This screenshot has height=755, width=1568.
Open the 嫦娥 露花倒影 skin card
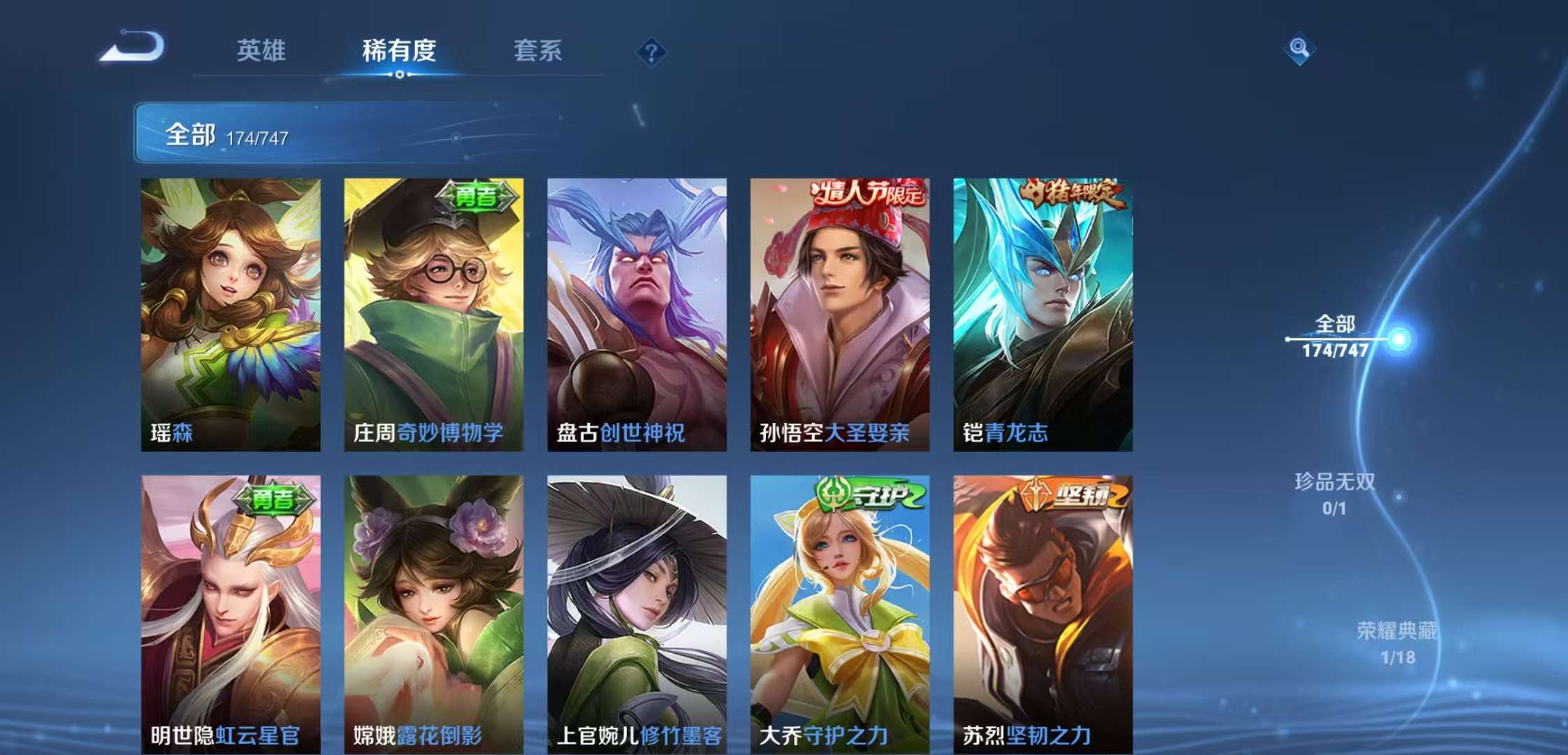[433, 614]
